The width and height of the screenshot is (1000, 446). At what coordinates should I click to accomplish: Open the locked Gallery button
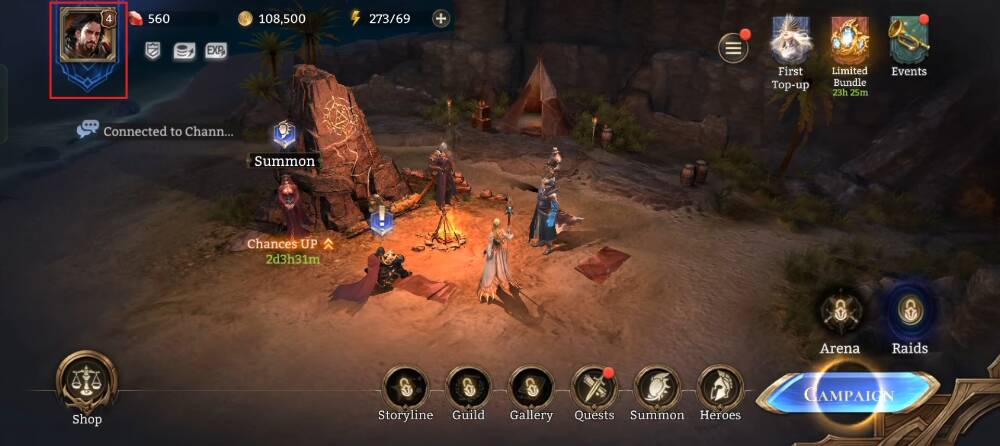pos(531,387)
